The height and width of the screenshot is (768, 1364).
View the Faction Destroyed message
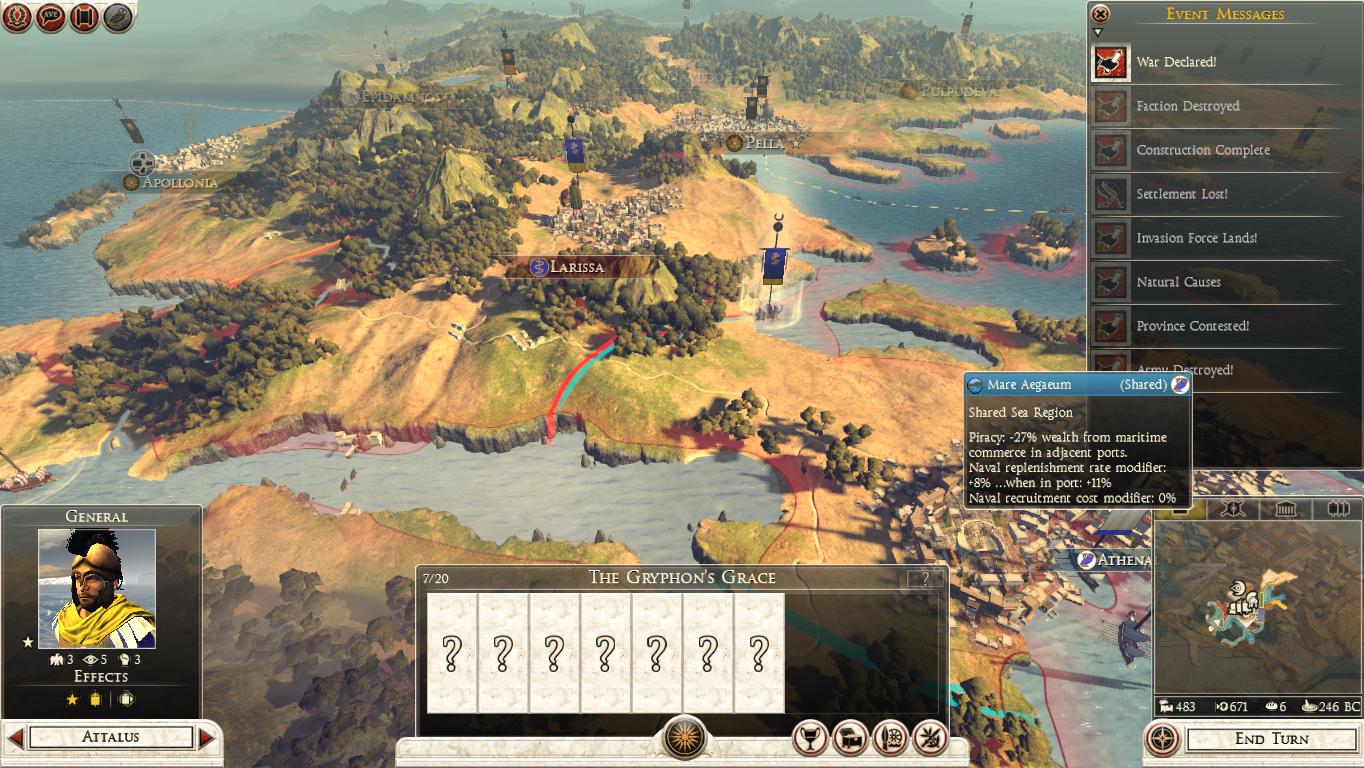click(x=1187, y=106)
